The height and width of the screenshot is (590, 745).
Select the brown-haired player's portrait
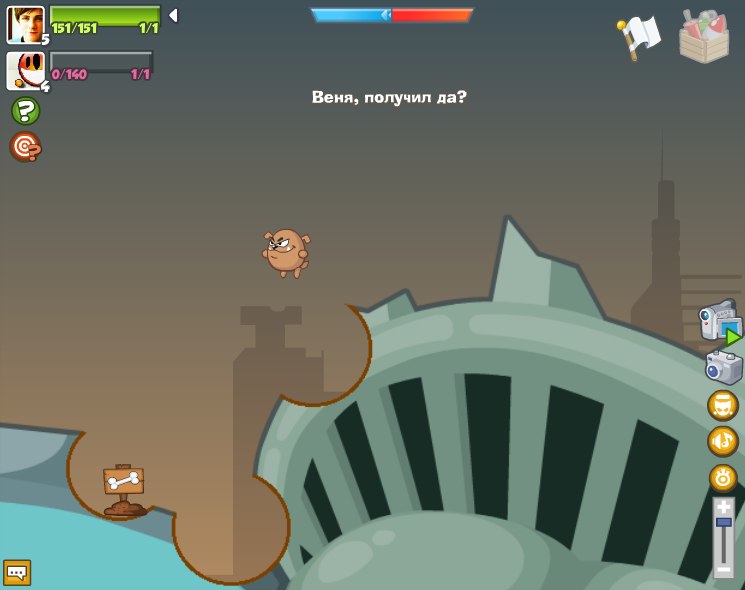pyautogui.click(x=25, y=25)
